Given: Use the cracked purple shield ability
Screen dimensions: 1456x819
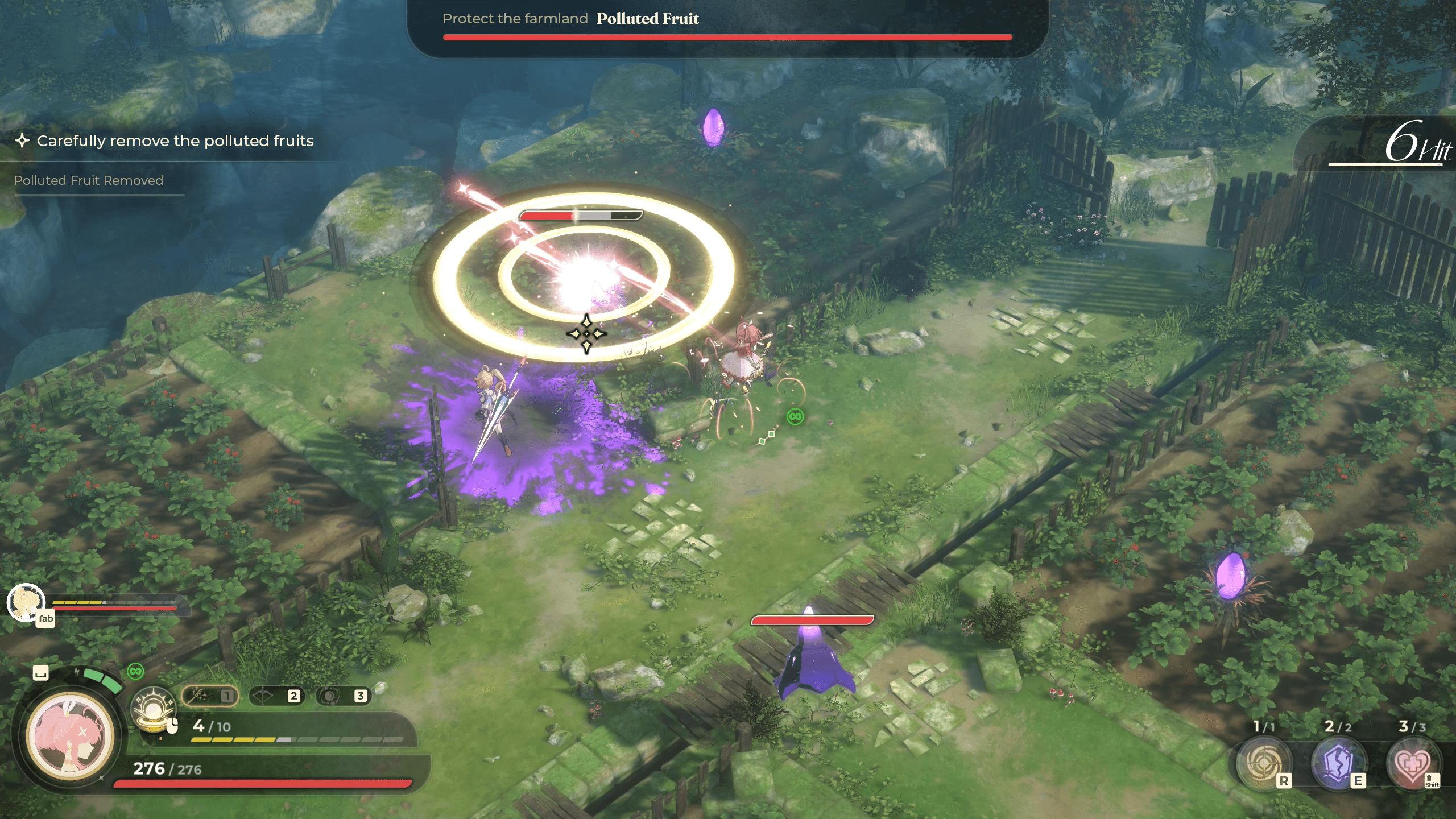Looking at the screenshot, I should (1337, 764).
